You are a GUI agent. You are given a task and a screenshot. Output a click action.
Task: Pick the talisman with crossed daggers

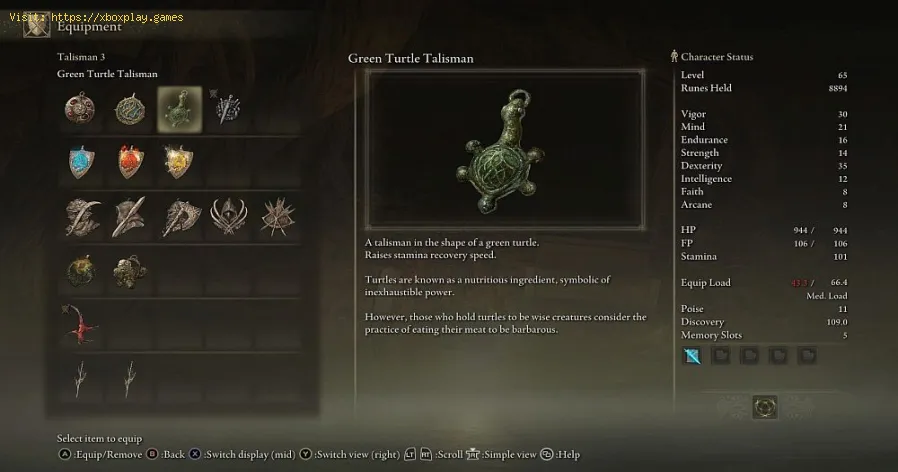[x=228, y=109]
